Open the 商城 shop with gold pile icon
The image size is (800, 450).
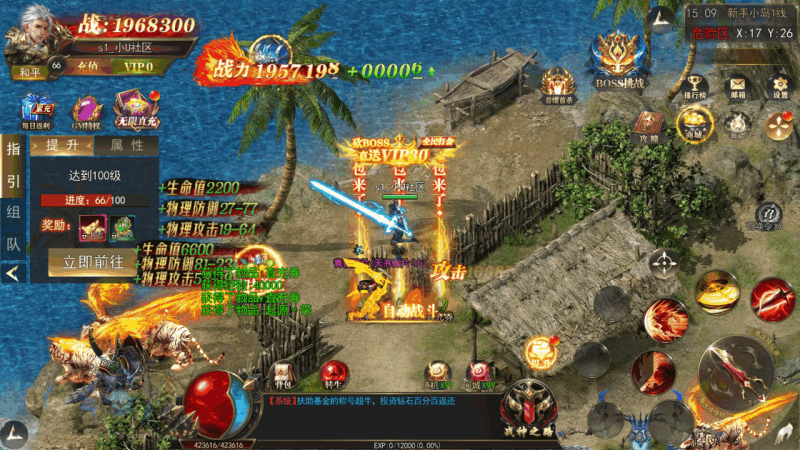pos(690,123)
